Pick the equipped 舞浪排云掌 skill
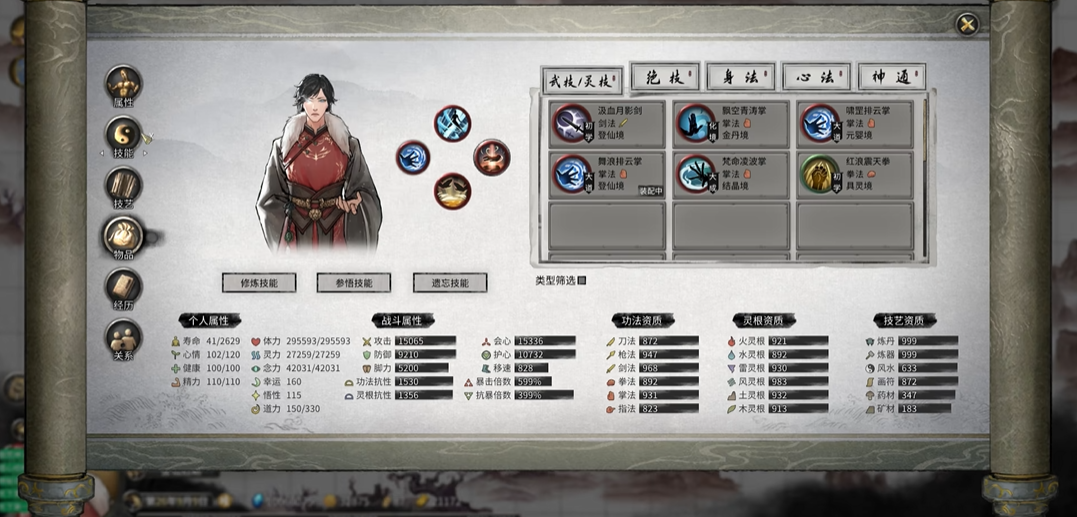The width and height of the screenshot is (1077, 517). pos(608,174)
